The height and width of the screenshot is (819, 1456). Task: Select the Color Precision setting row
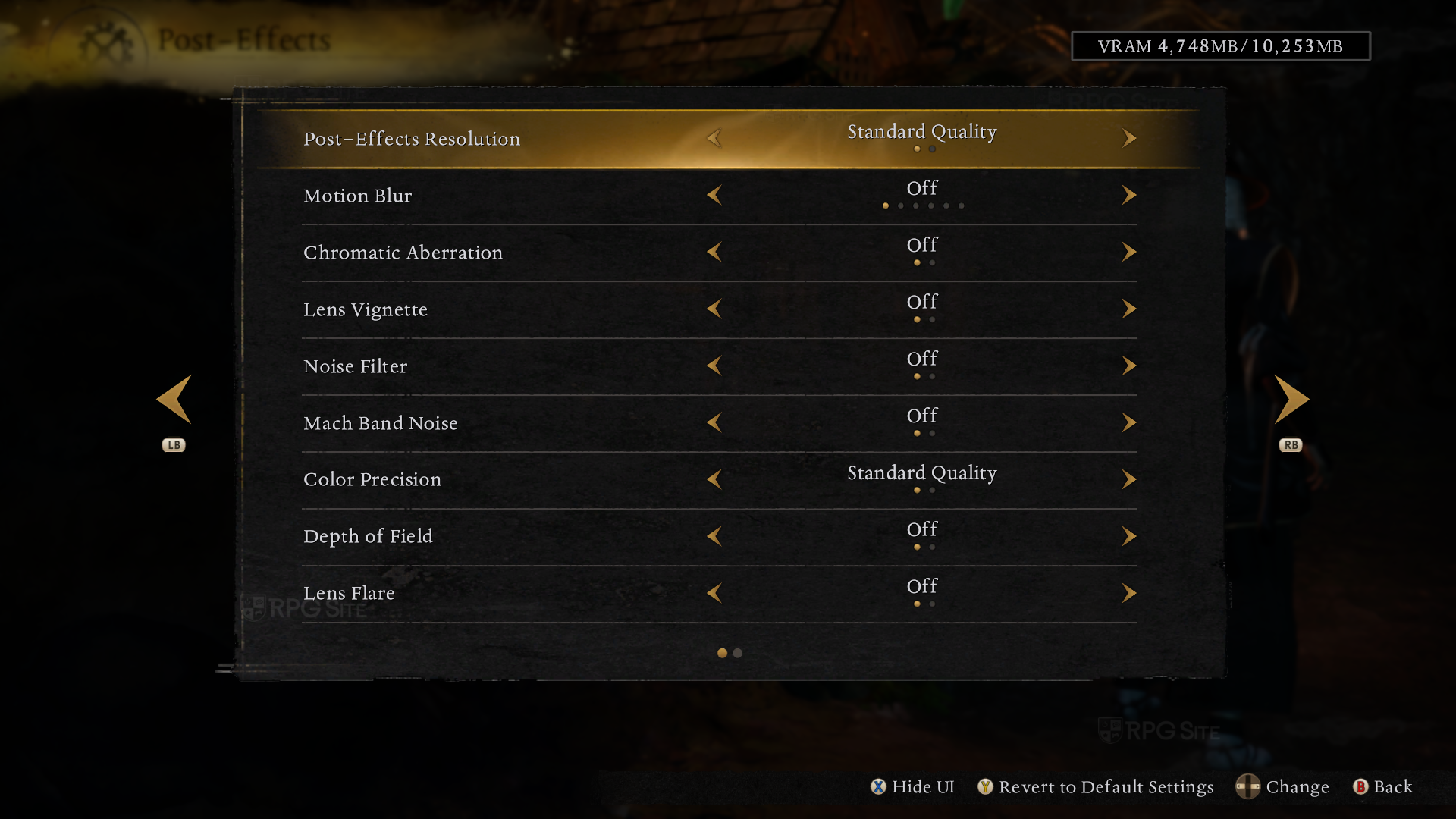click(372, 479)
